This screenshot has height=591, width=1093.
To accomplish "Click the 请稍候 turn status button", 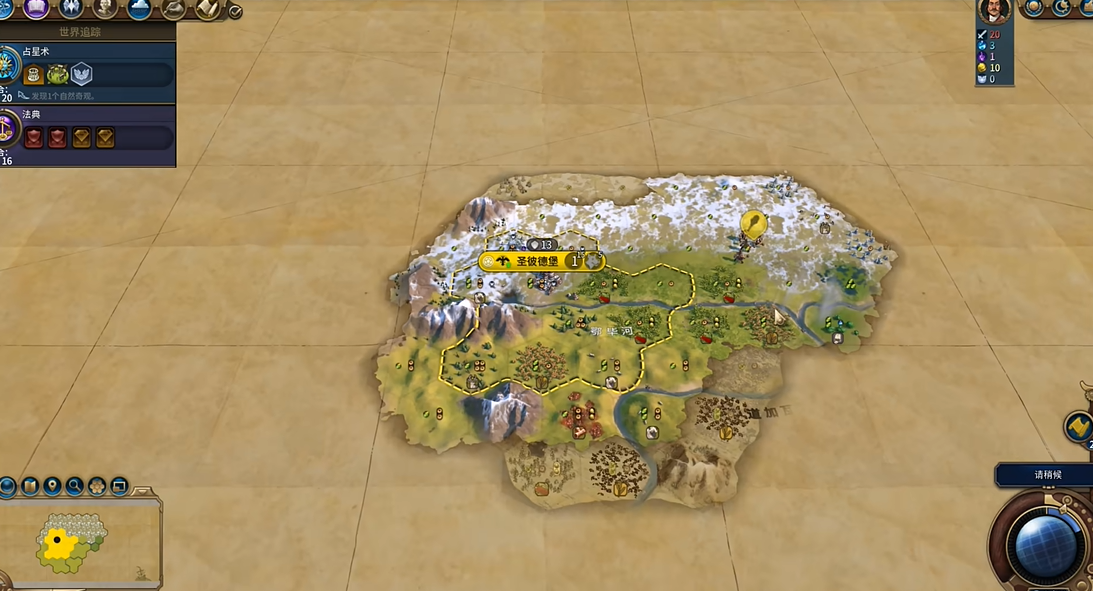I will (1045, 475).
